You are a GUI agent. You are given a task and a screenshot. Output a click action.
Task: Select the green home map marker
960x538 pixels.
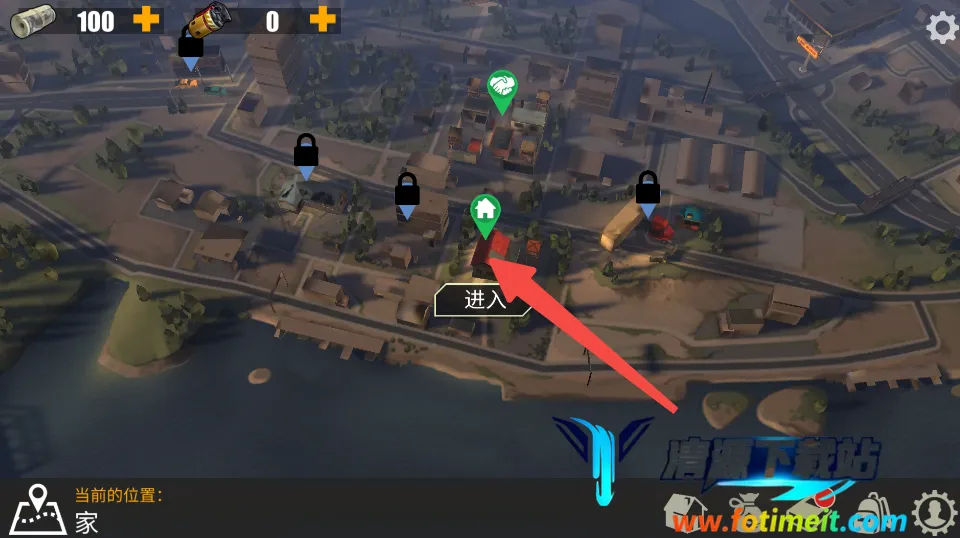[x=485, y=213]
